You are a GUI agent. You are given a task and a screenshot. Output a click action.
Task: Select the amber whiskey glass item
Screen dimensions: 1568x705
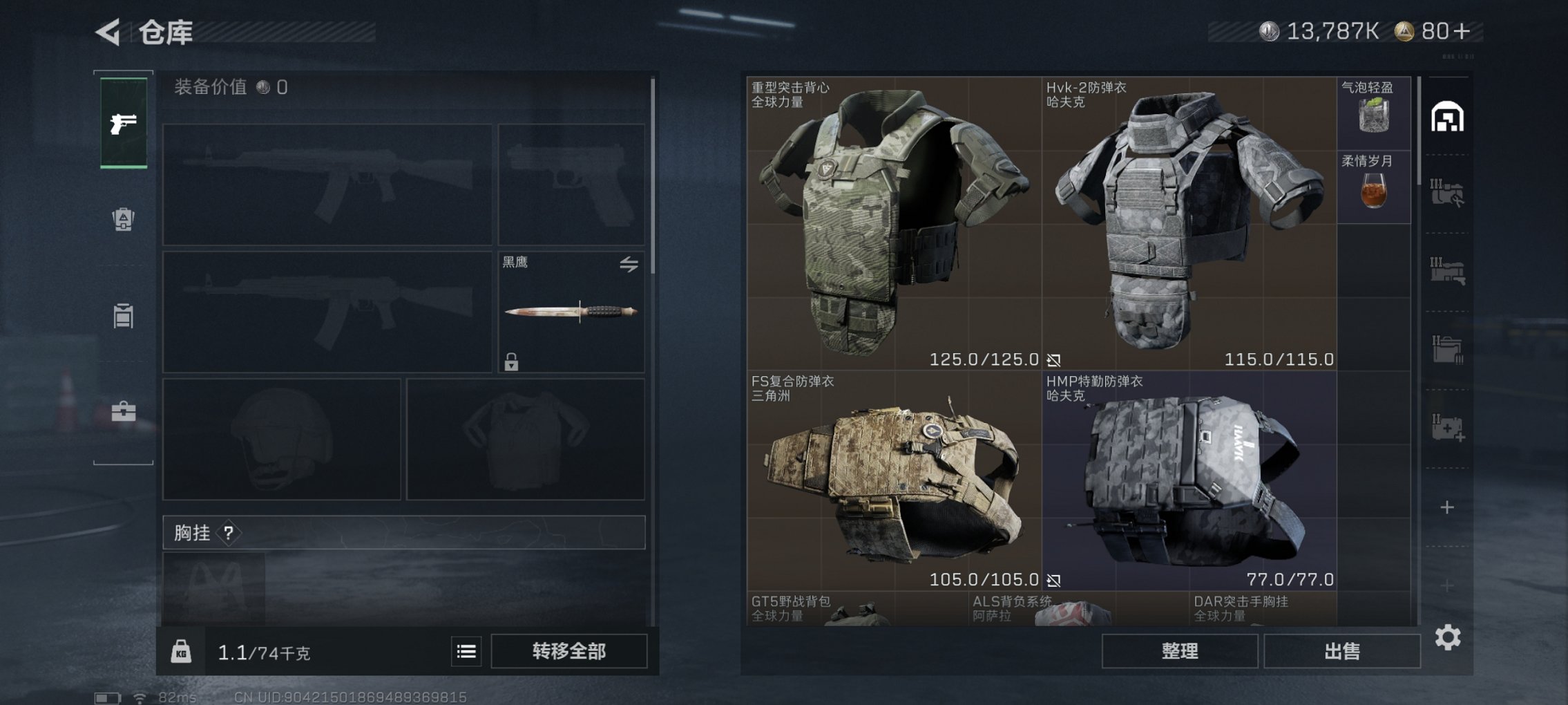click(x=1373, y=188)
